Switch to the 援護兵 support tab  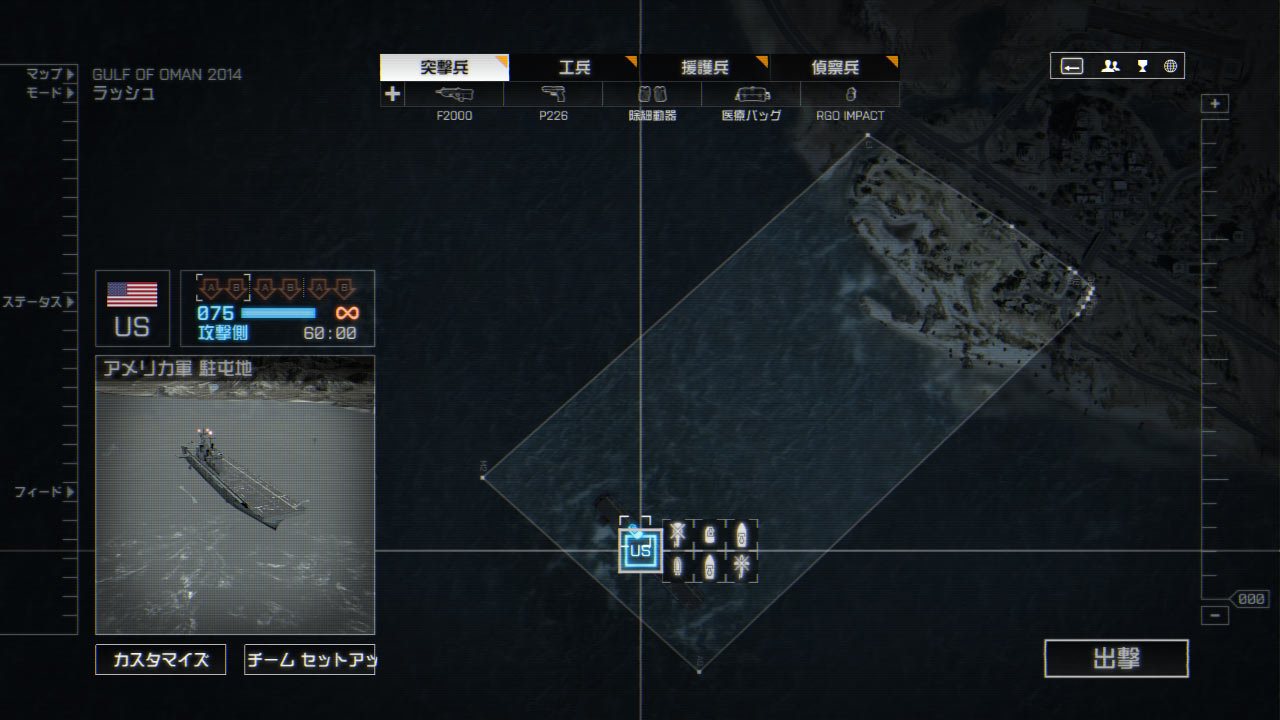coord(704,68)
